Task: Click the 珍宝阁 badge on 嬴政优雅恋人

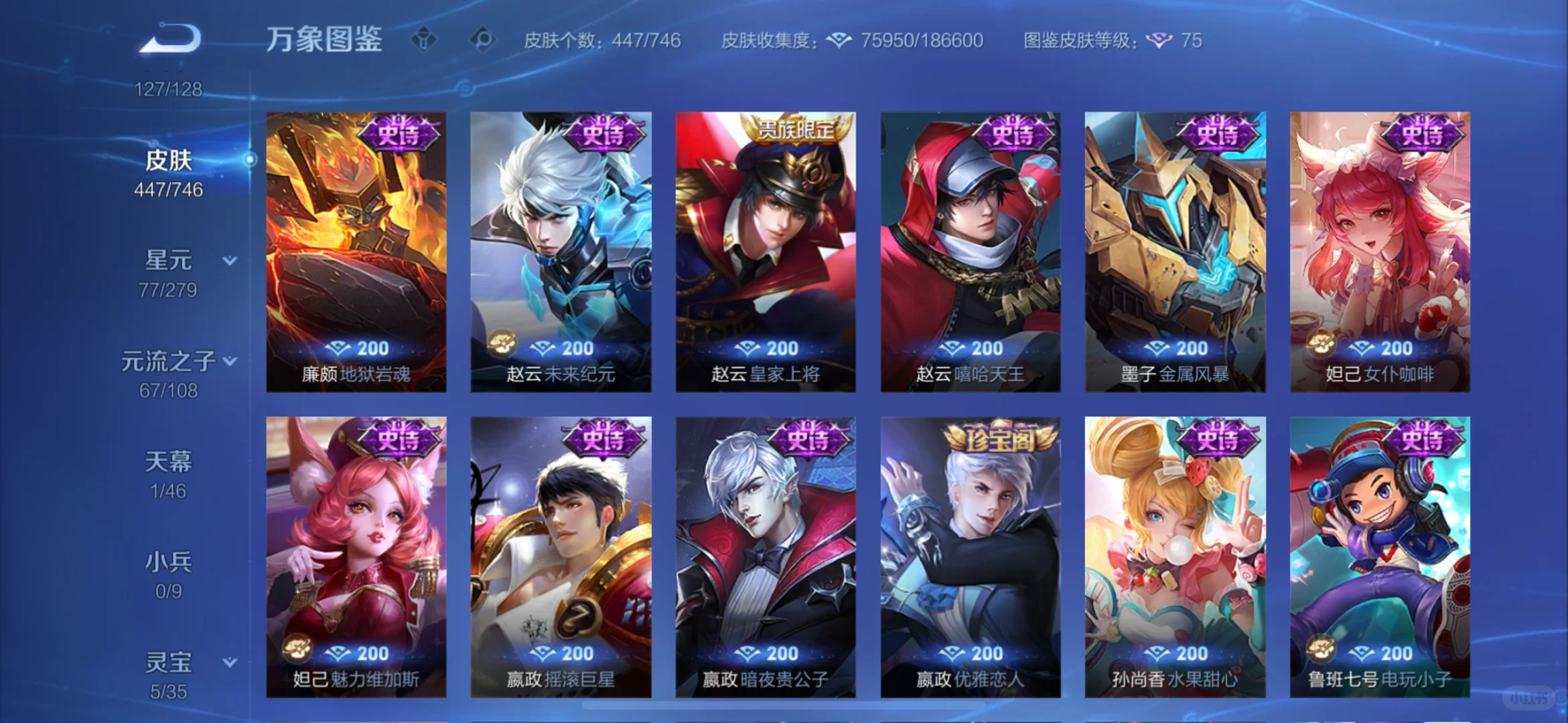Action: coord(999,438)
